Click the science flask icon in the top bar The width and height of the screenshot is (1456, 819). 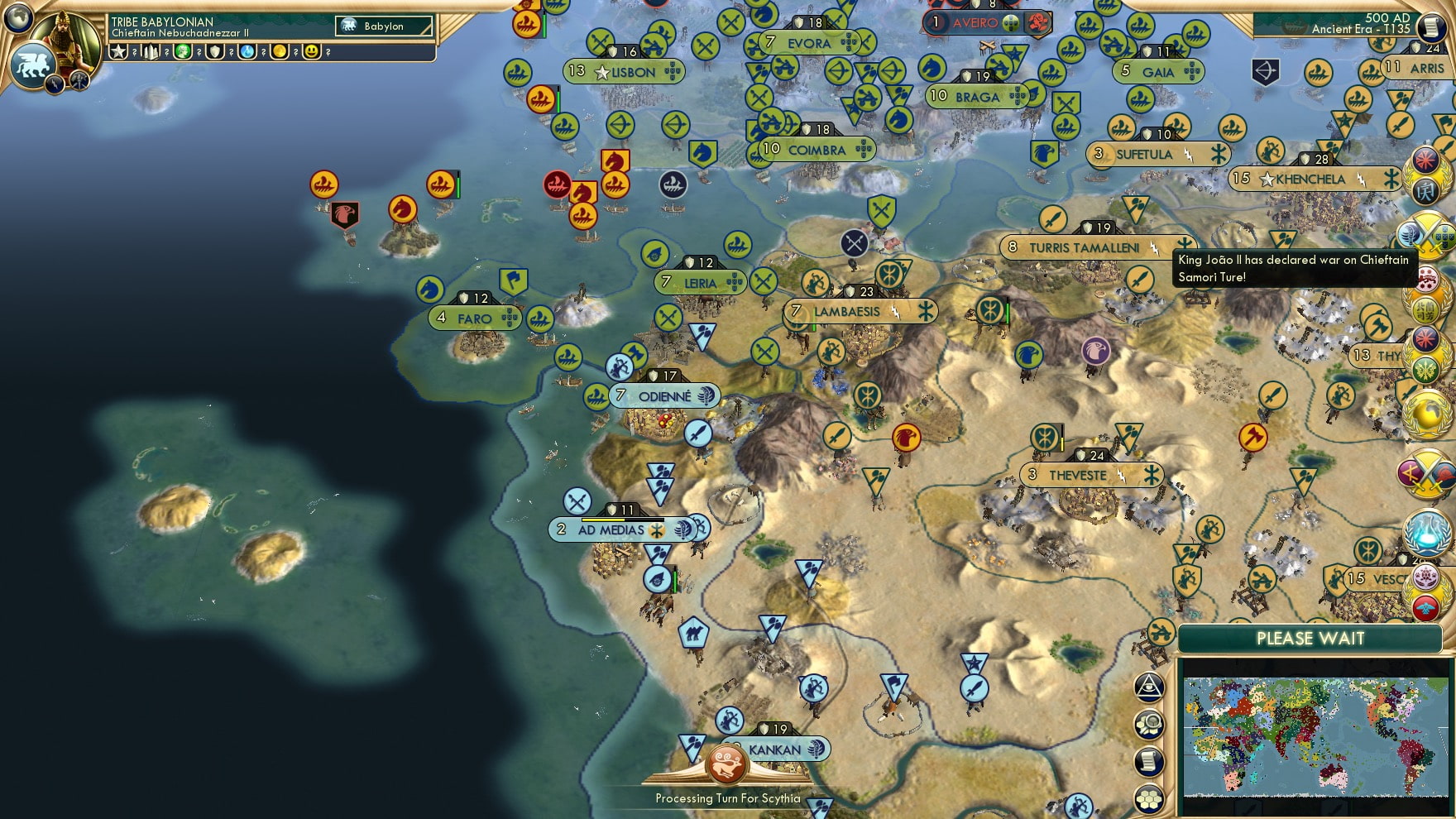(247, 52)
